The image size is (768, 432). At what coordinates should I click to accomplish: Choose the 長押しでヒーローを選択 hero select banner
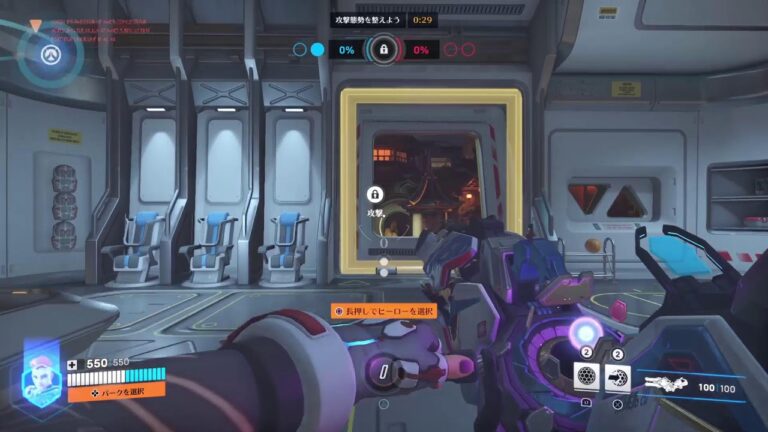pos(384,312)
